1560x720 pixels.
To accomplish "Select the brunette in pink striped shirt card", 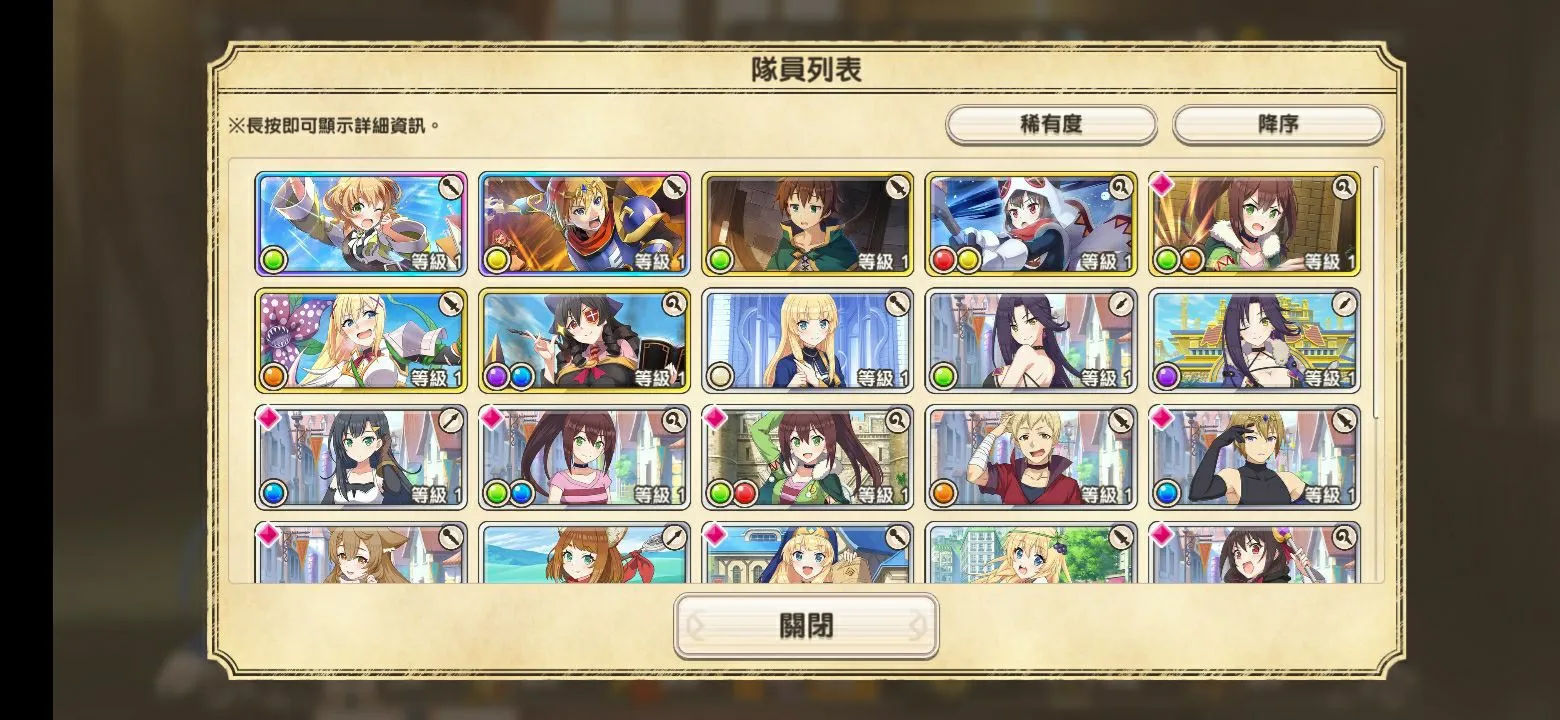I will pyautogui.click(x=584, y=457).
